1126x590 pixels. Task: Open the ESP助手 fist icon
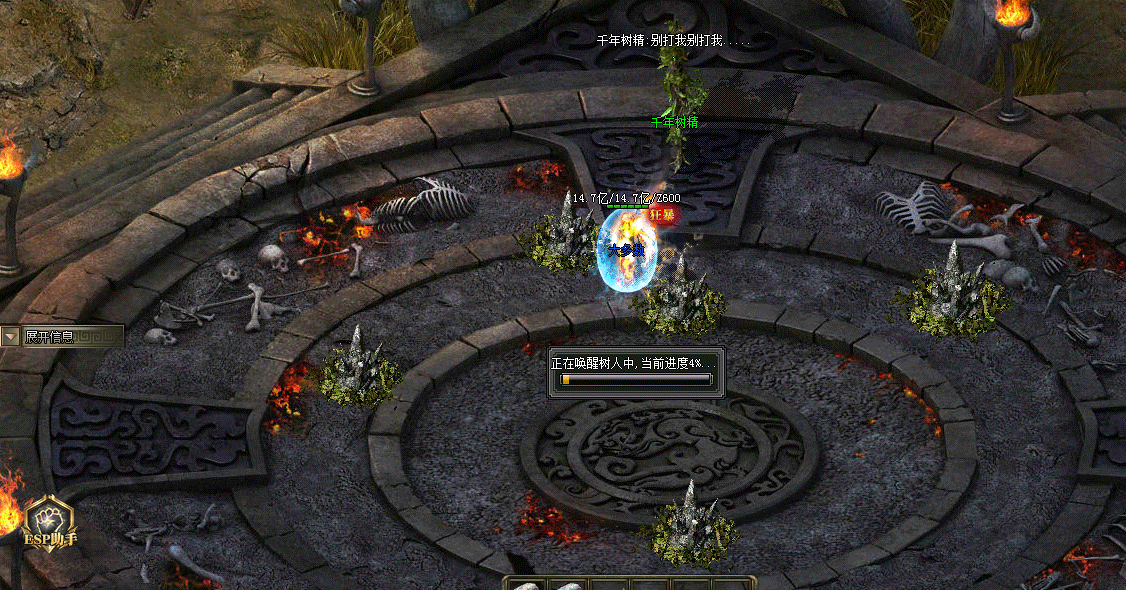point(50,520)
